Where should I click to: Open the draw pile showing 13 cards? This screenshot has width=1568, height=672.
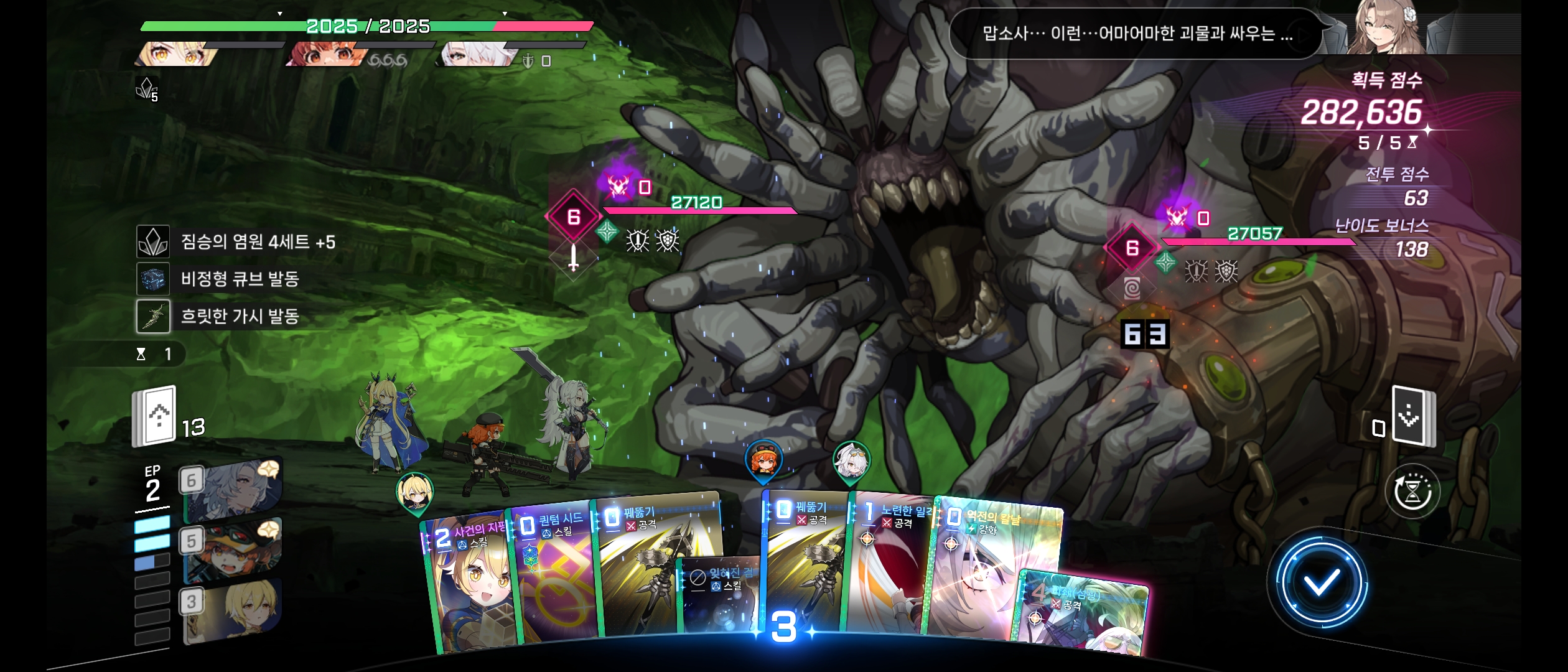(156, 416)
